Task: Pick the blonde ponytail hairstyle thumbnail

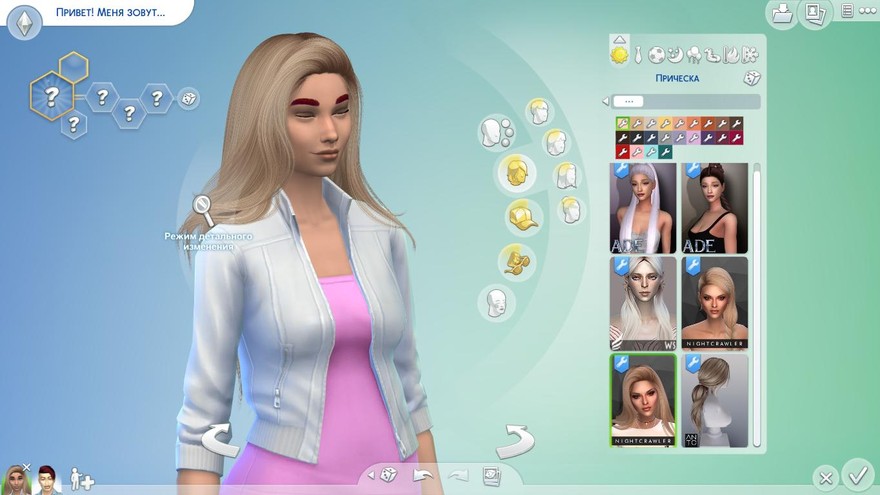Action: click(714, 399)
